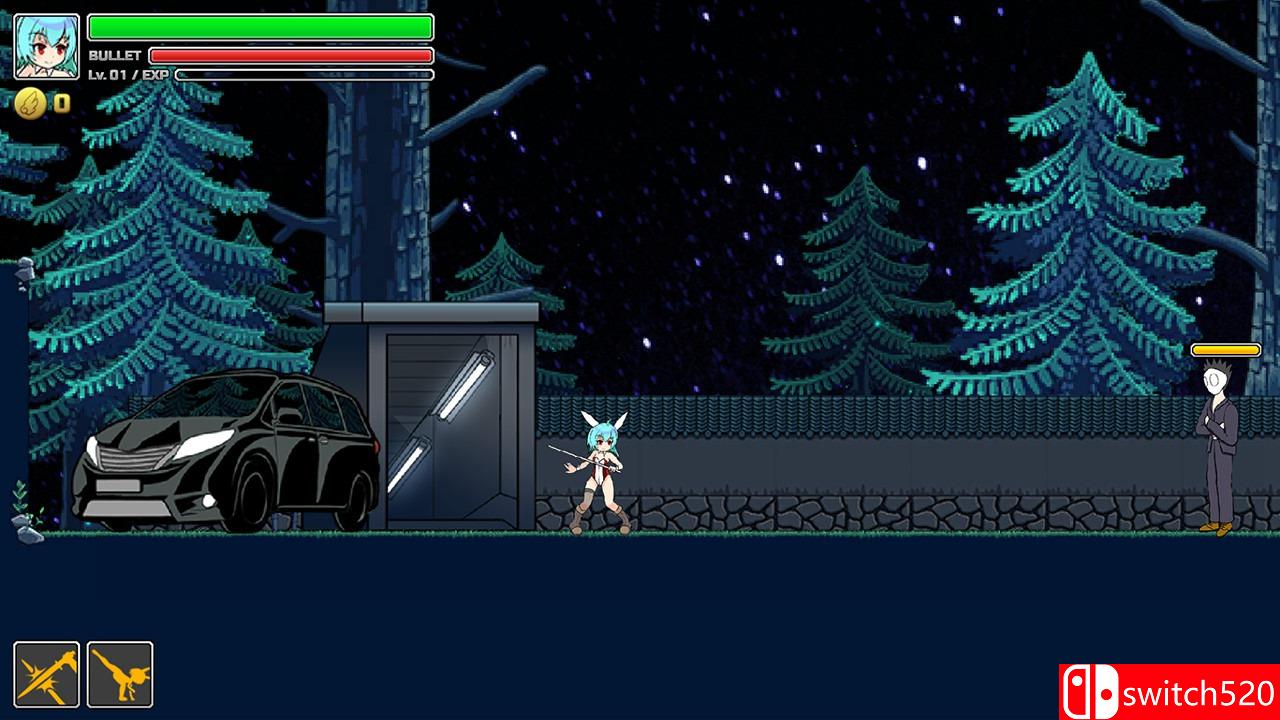
Task: Click the switch520 text link
Action: (1195, 692)
